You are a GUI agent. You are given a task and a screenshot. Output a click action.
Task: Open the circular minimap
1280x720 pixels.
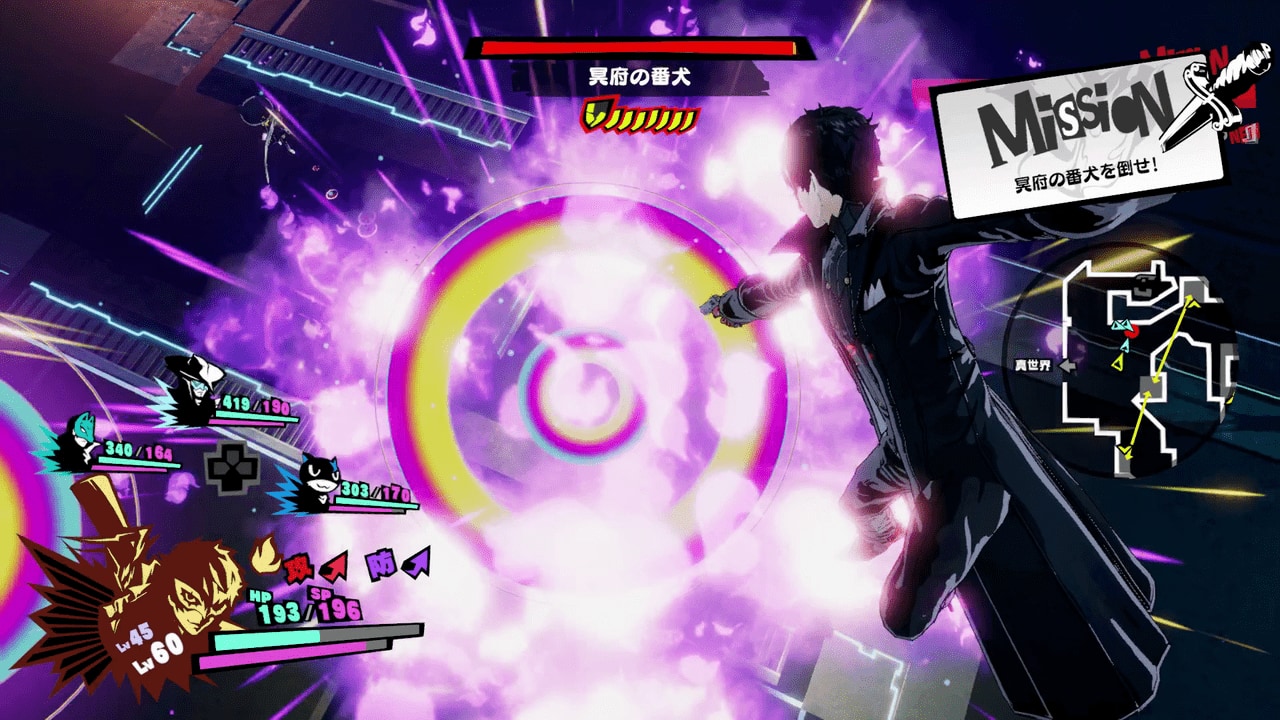pyautogui.click(x=1125, y=362)
